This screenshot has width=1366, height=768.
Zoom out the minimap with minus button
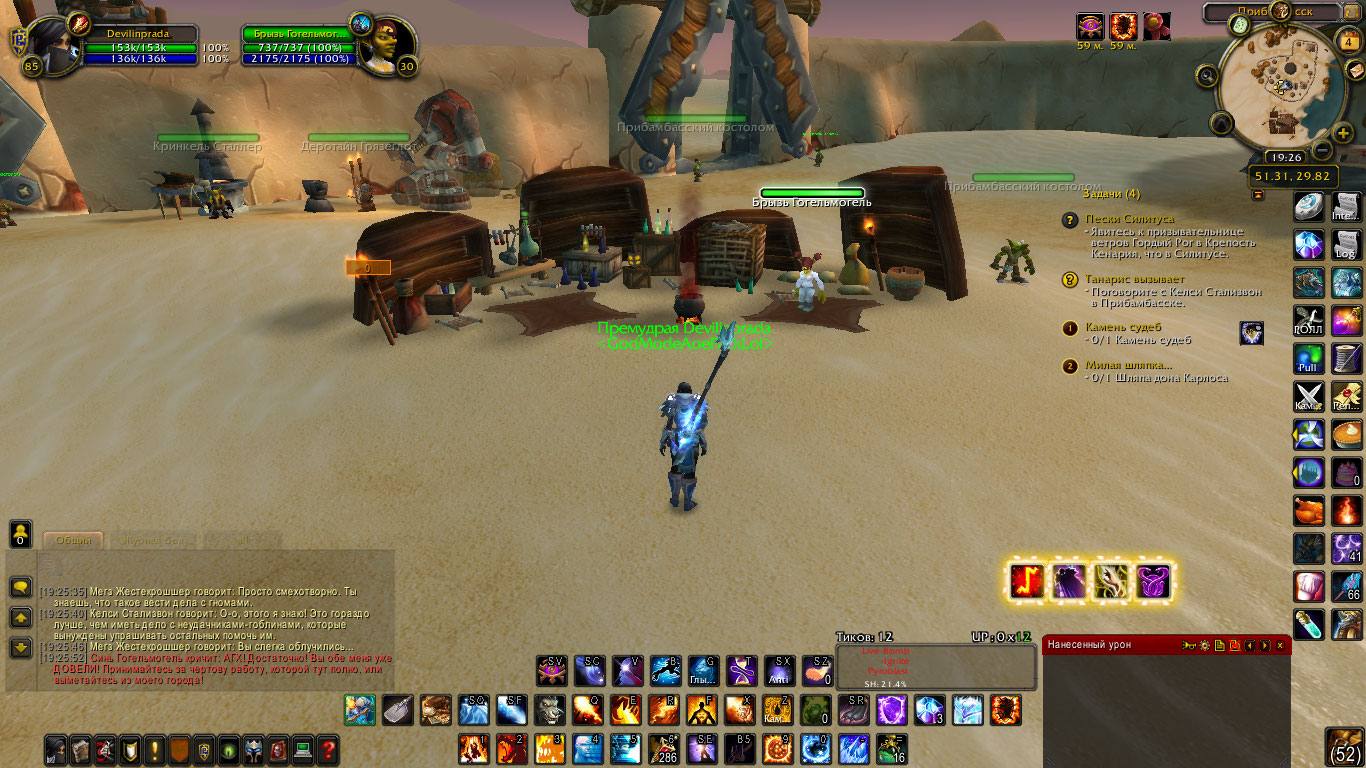tap(1321, 151)
